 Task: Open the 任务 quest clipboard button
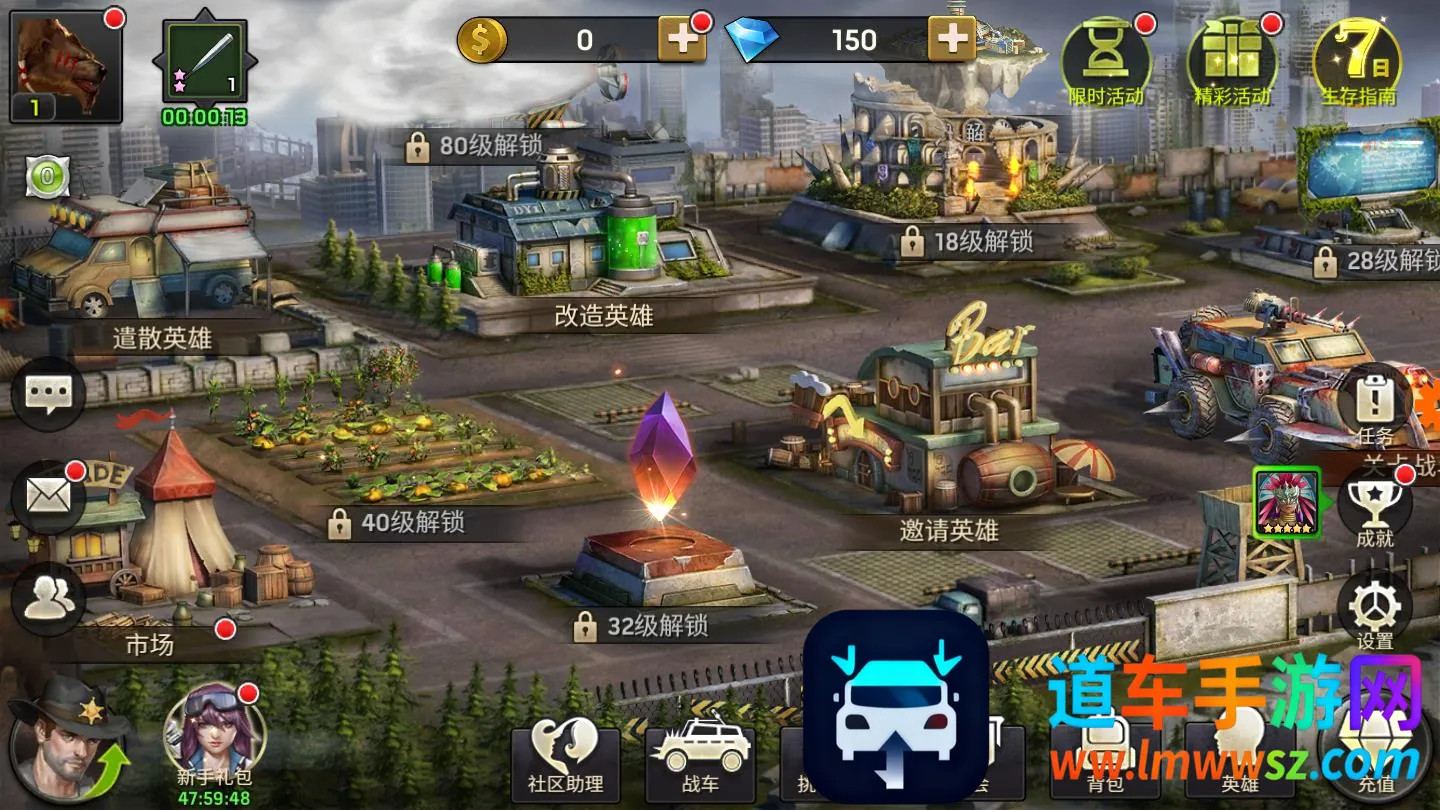[1374, 405]
